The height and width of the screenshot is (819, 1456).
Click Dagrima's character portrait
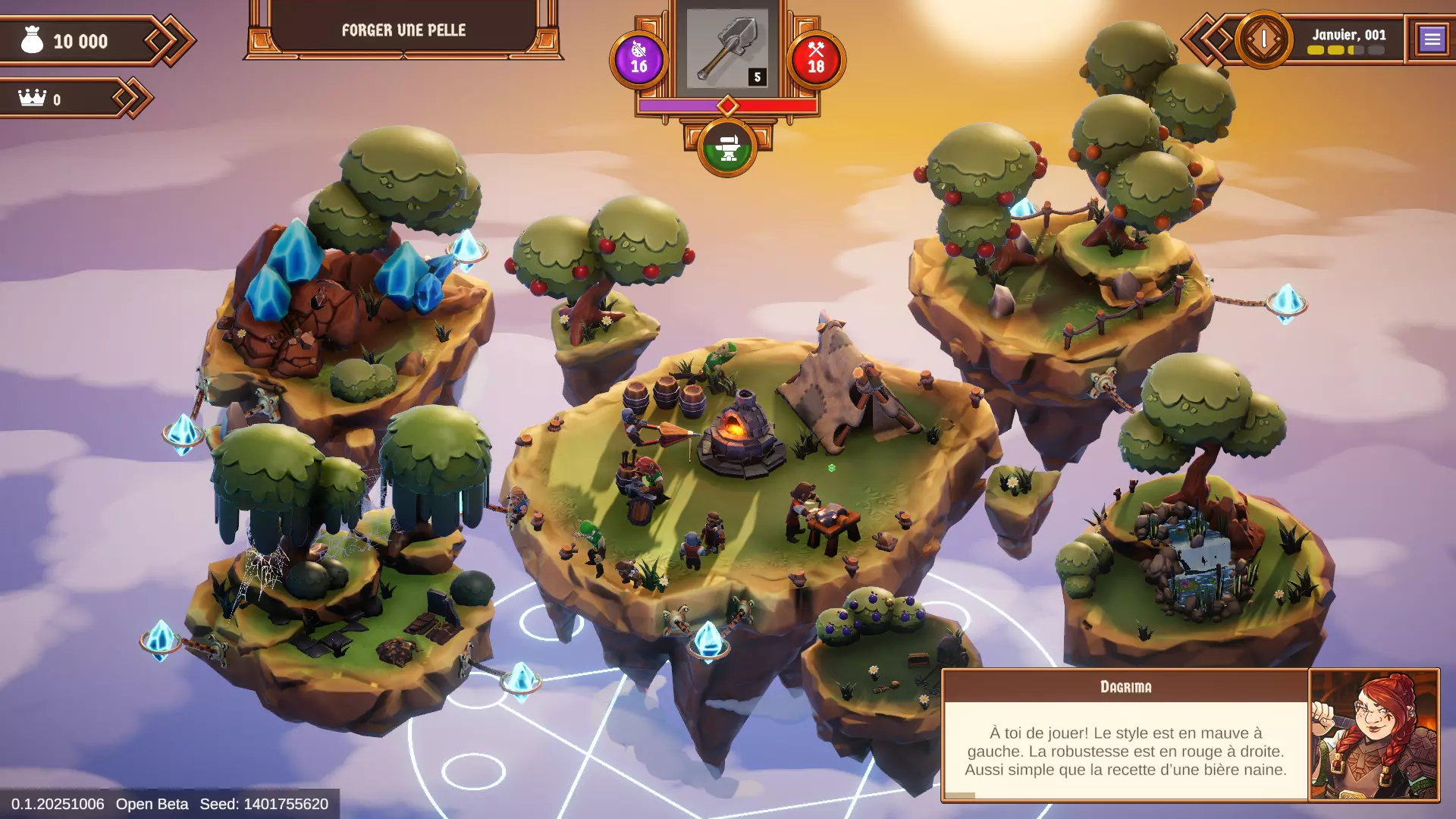(1373, 734)
